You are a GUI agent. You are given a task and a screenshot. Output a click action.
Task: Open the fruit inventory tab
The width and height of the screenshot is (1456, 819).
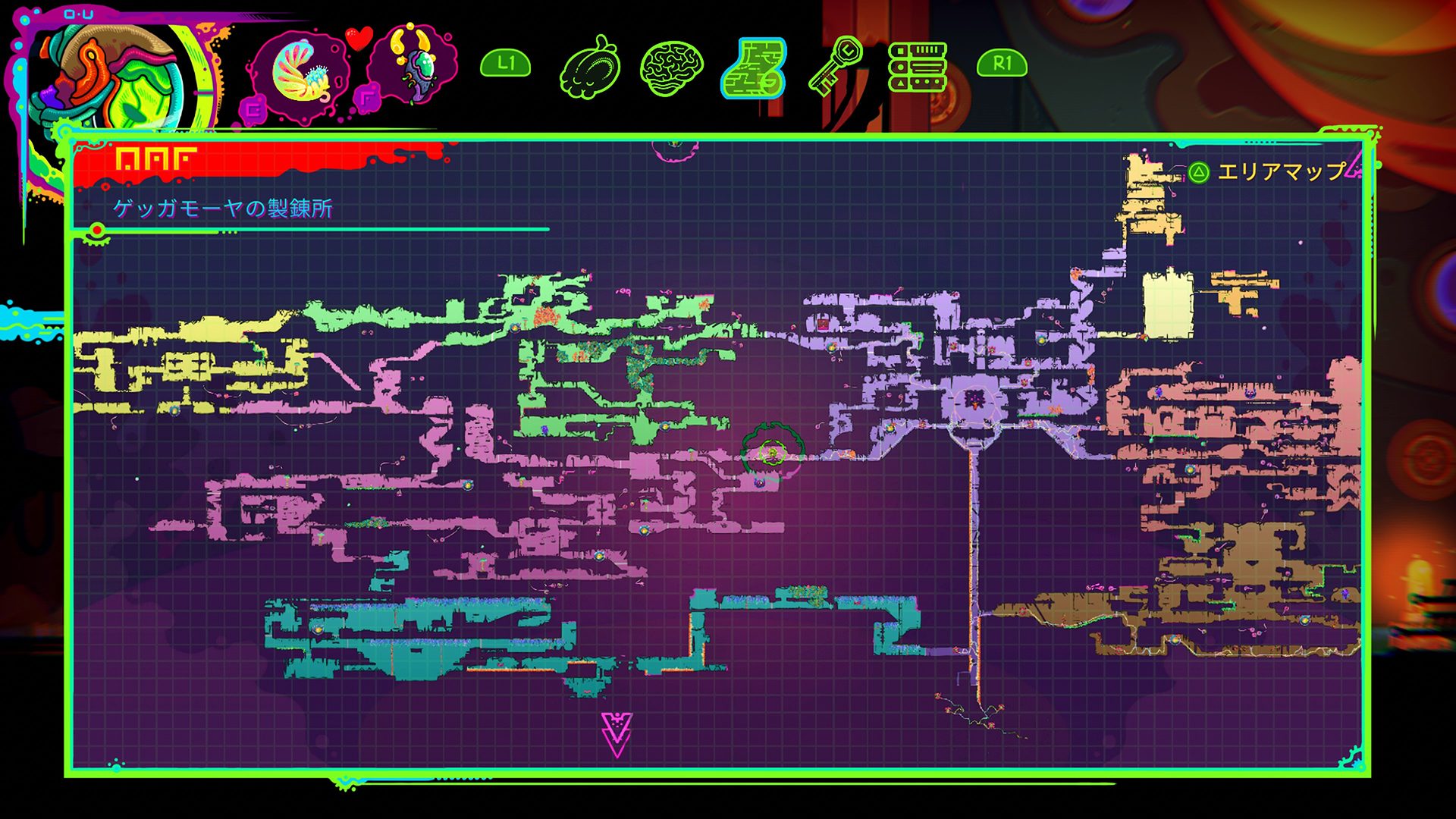(591, 67)
